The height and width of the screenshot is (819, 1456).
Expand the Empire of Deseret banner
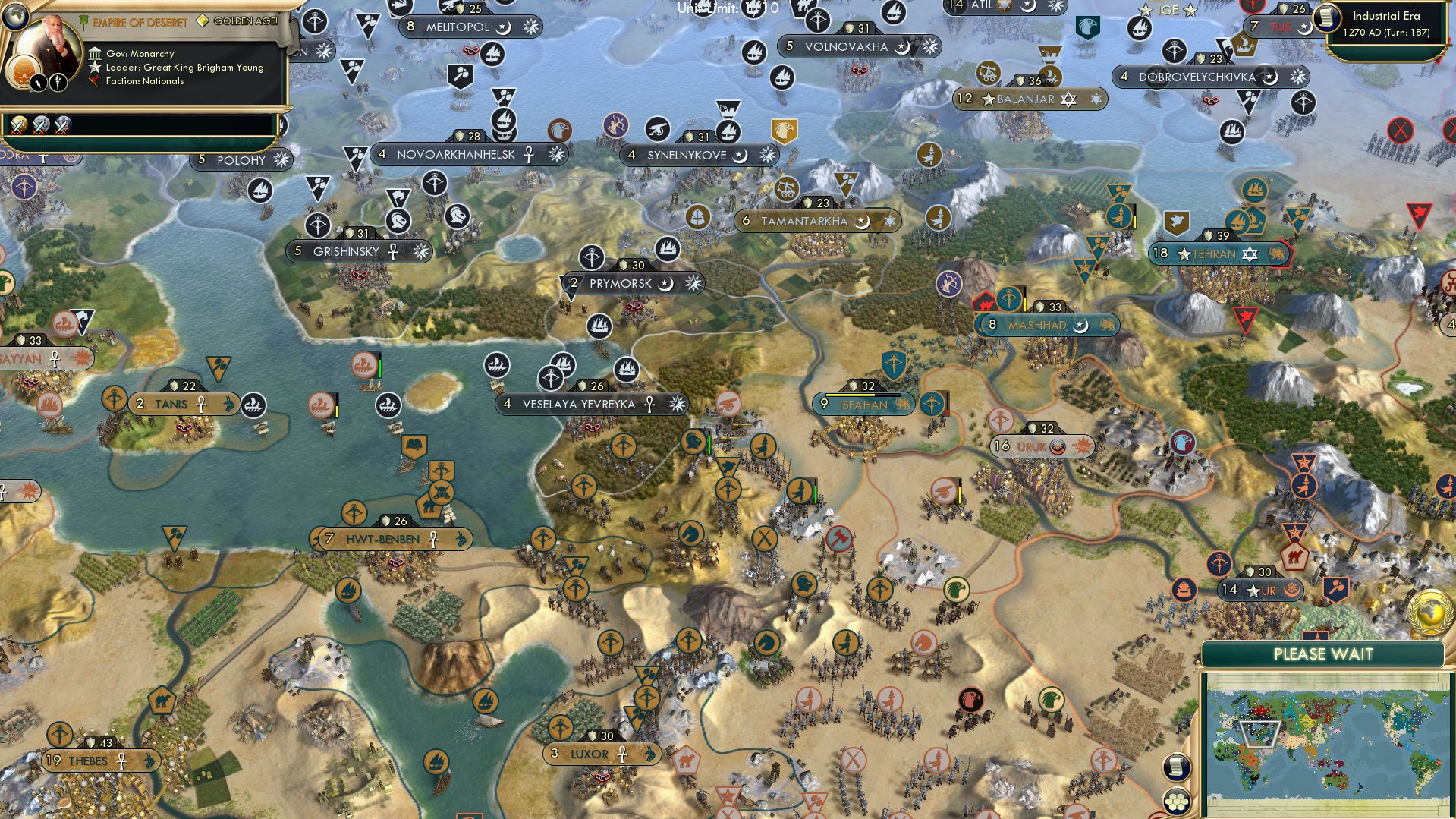click(140, 23)
